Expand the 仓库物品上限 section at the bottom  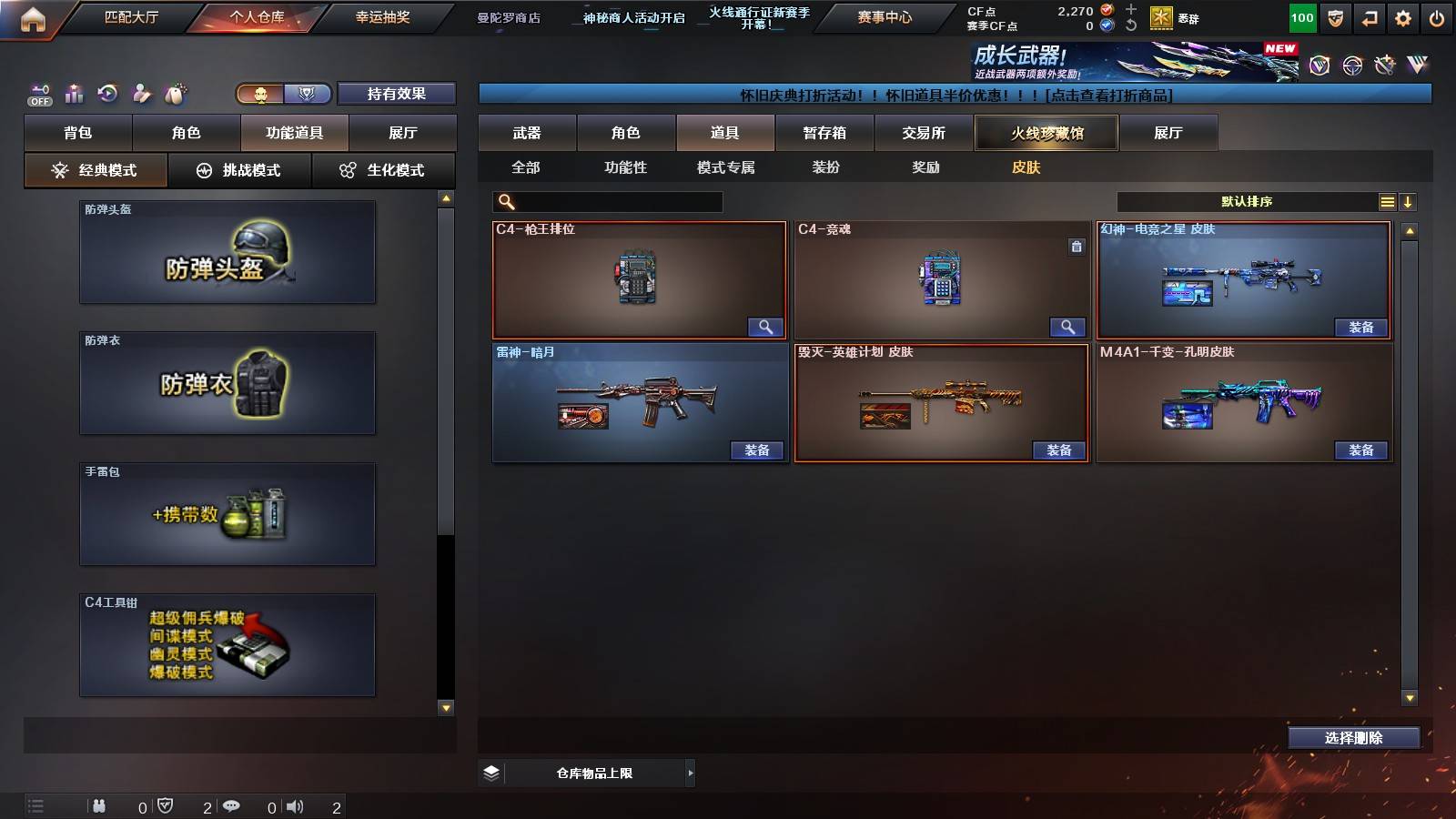click(x=690, y=773)
